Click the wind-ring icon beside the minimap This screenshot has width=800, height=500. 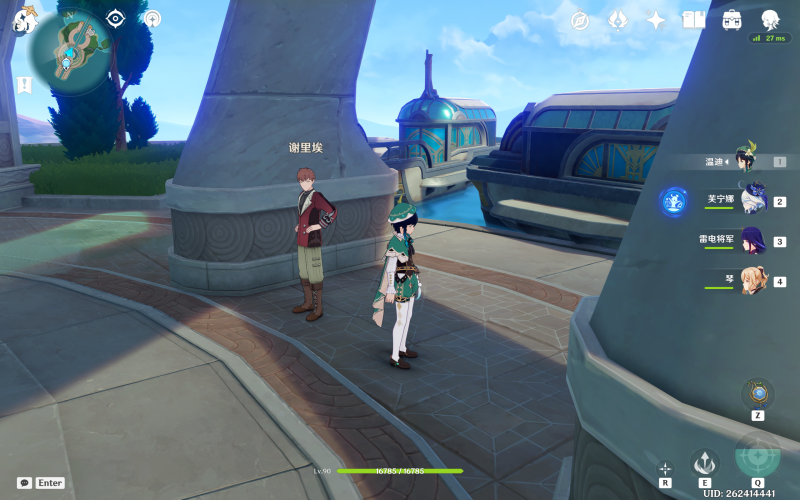pos(152,18)
